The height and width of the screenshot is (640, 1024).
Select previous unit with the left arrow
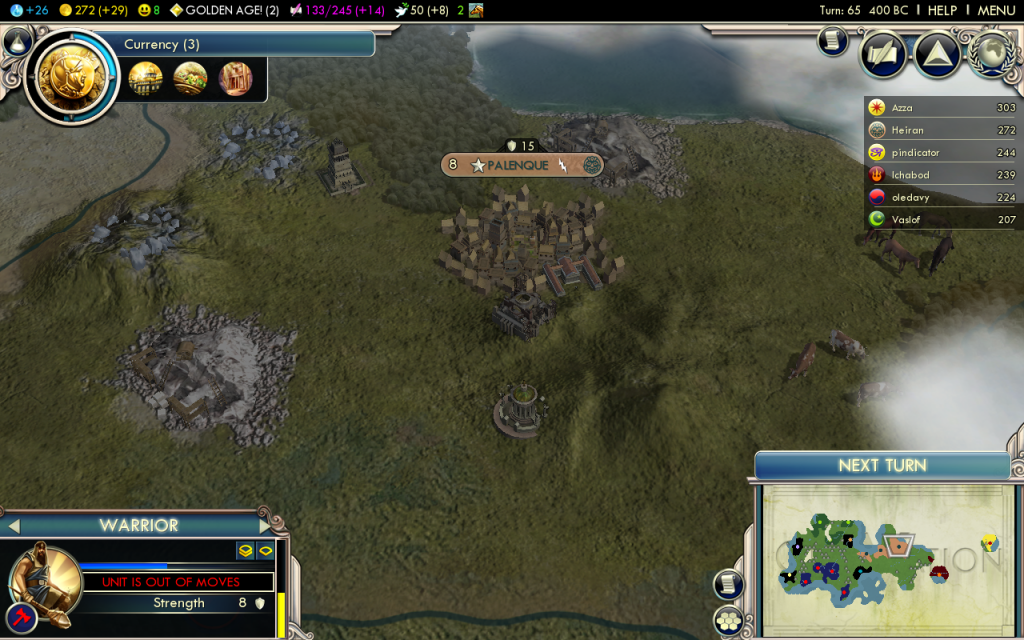(14, 525)
